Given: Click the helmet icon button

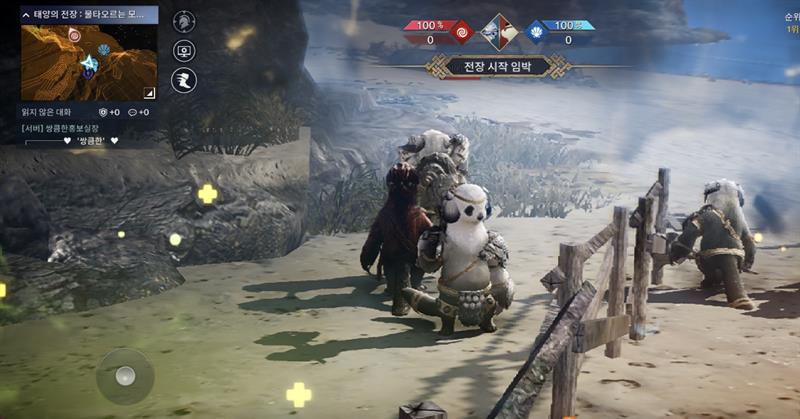Looking at the screenshot, I should tap(184, 21).
